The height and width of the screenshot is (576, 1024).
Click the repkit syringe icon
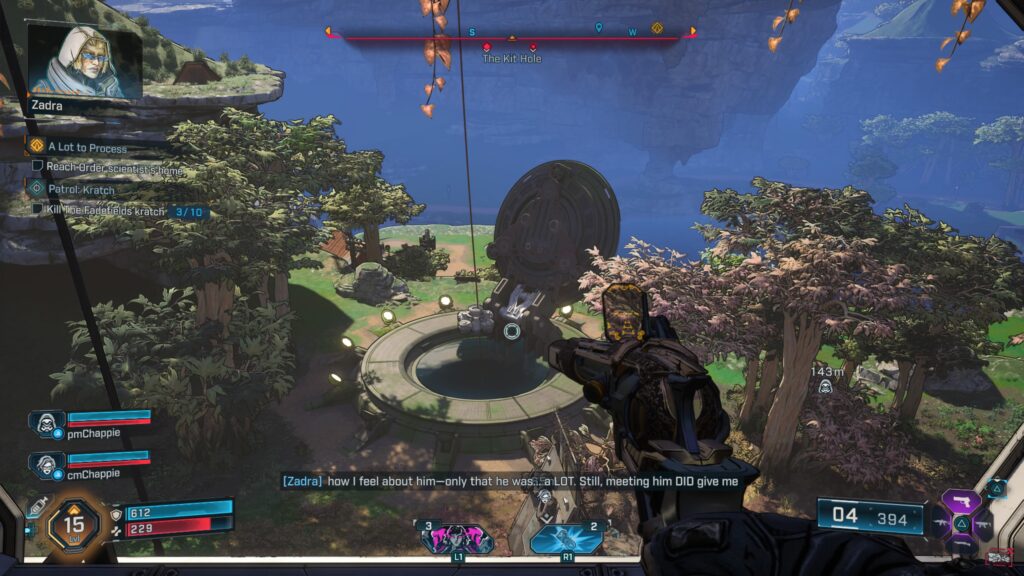pos(37,506)
